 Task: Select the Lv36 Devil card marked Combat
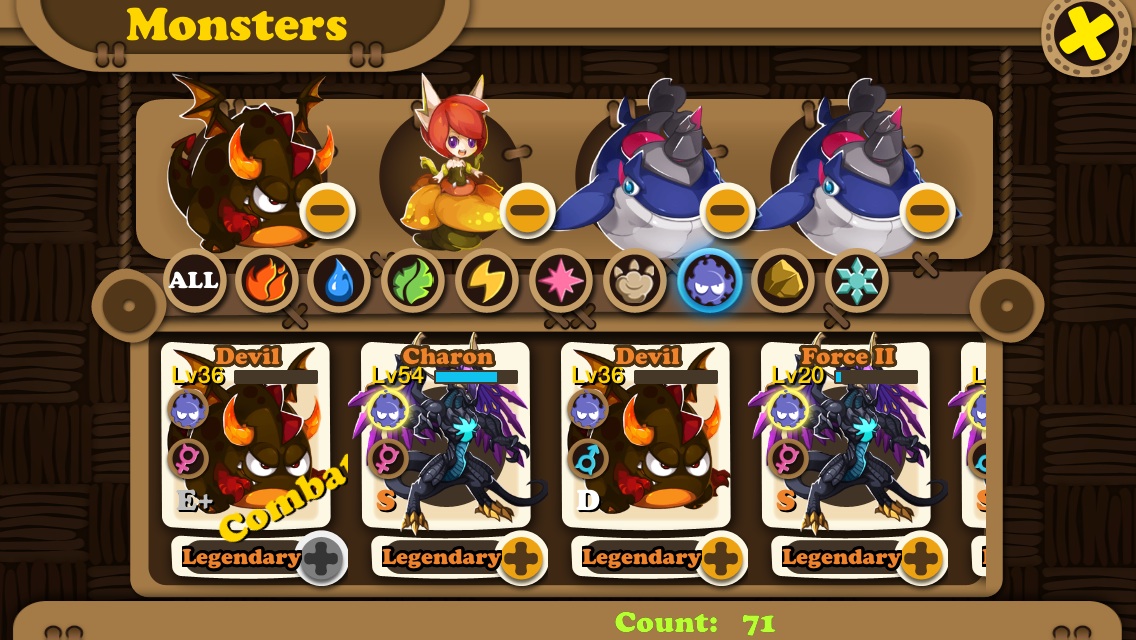pyautogui.click(x=246, y=435)
